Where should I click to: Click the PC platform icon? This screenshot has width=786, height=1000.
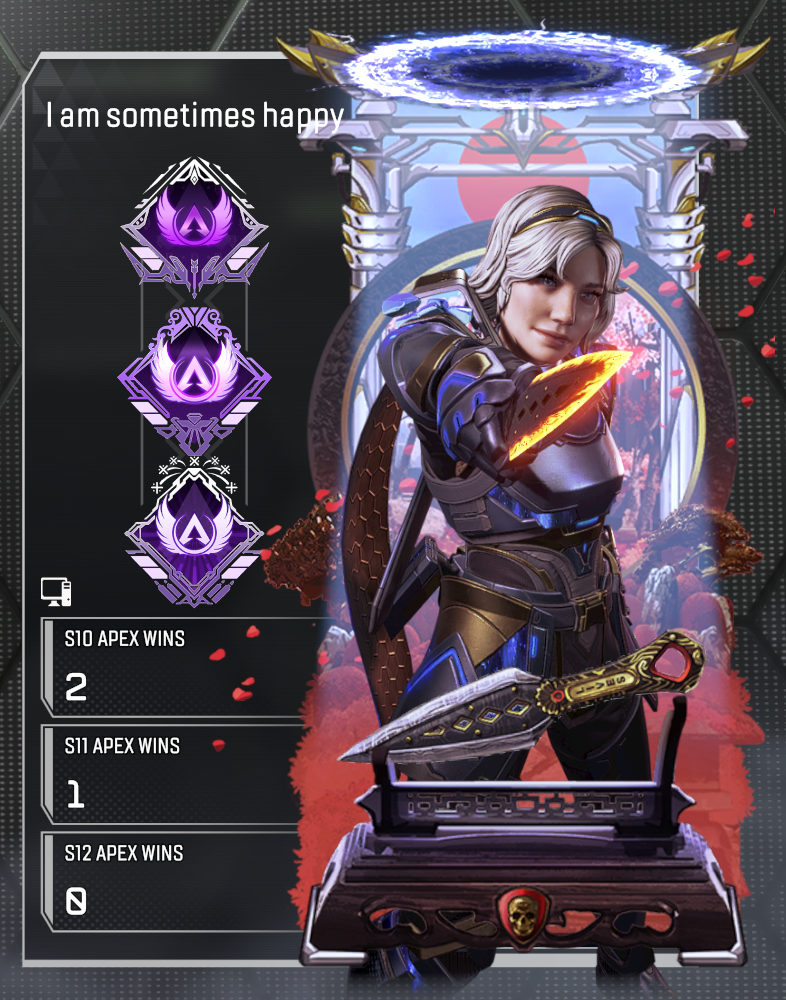point(57,592)
